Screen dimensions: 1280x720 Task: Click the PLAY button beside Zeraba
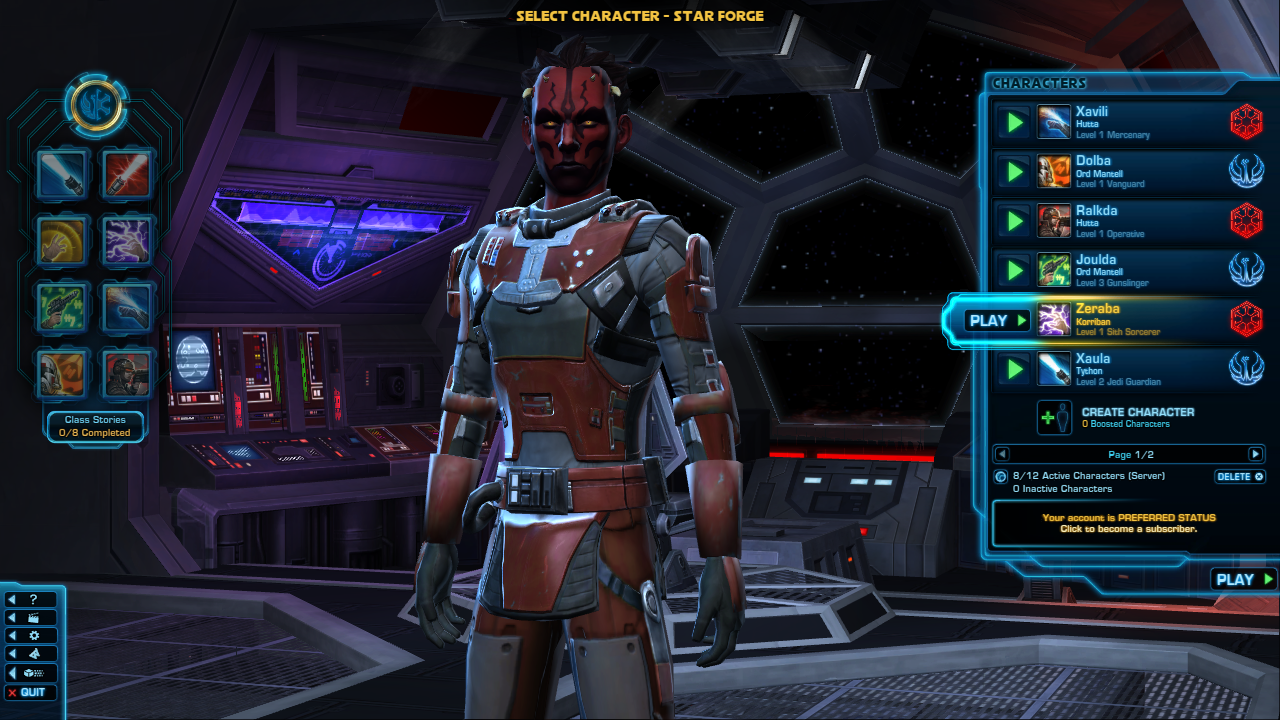(997, 321)
